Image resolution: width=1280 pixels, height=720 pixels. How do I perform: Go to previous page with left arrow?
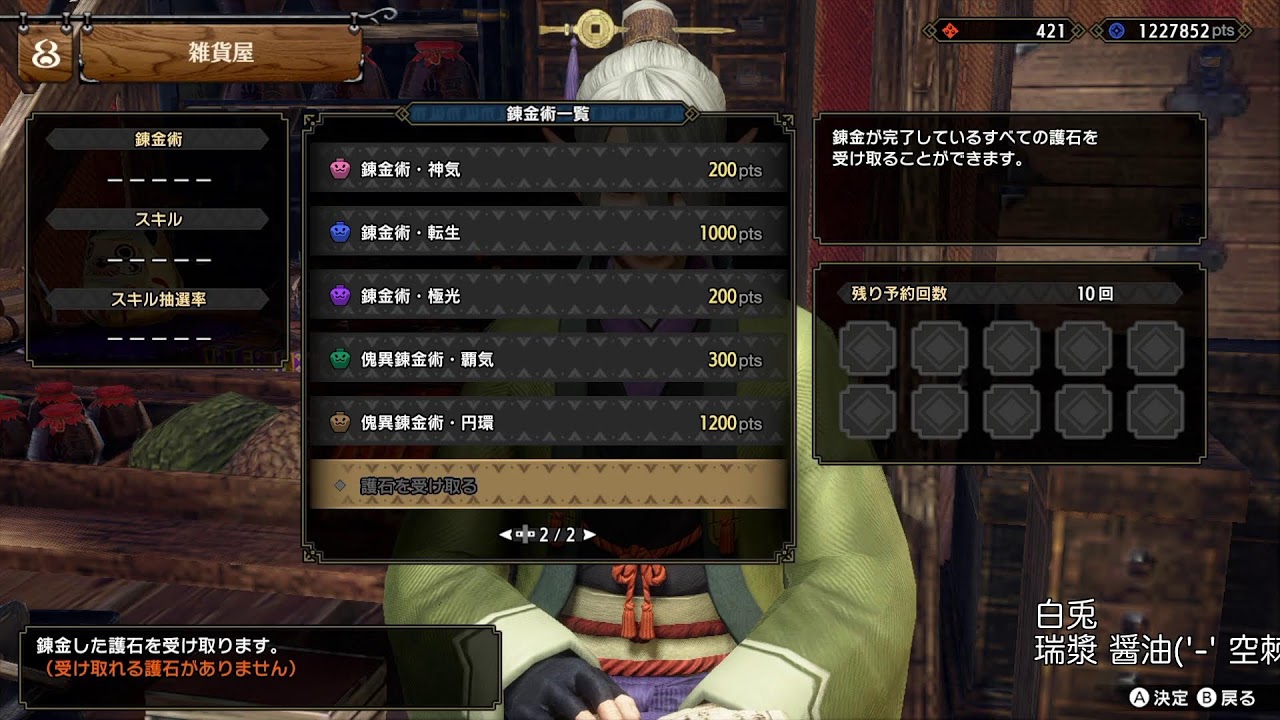click(505, 535)
